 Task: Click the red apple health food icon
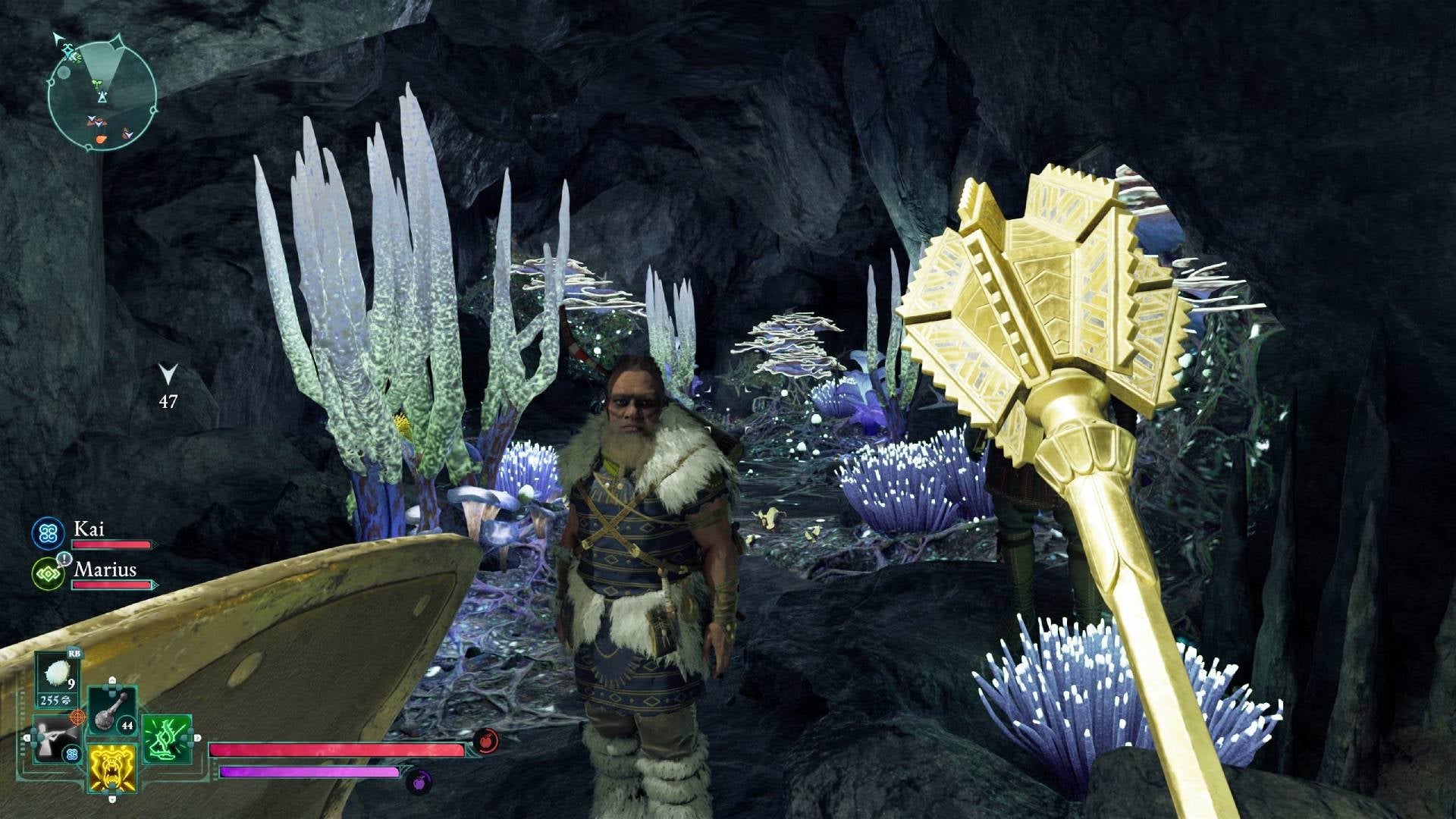pyautogui.click(x=486, y=741)
